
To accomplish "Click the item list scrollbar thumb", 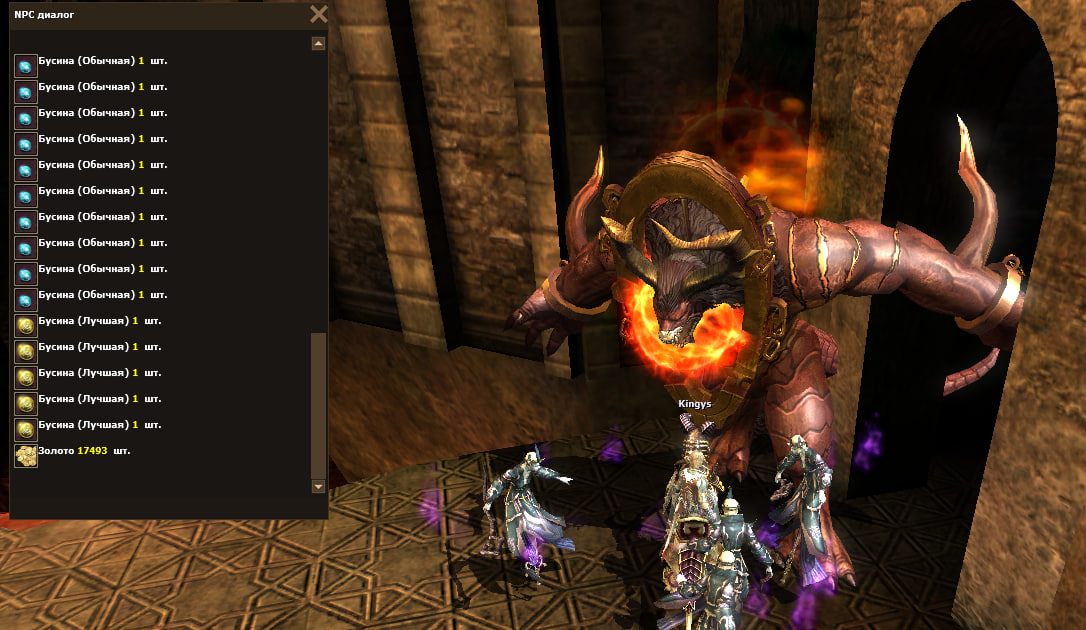I will coord(318,405).
